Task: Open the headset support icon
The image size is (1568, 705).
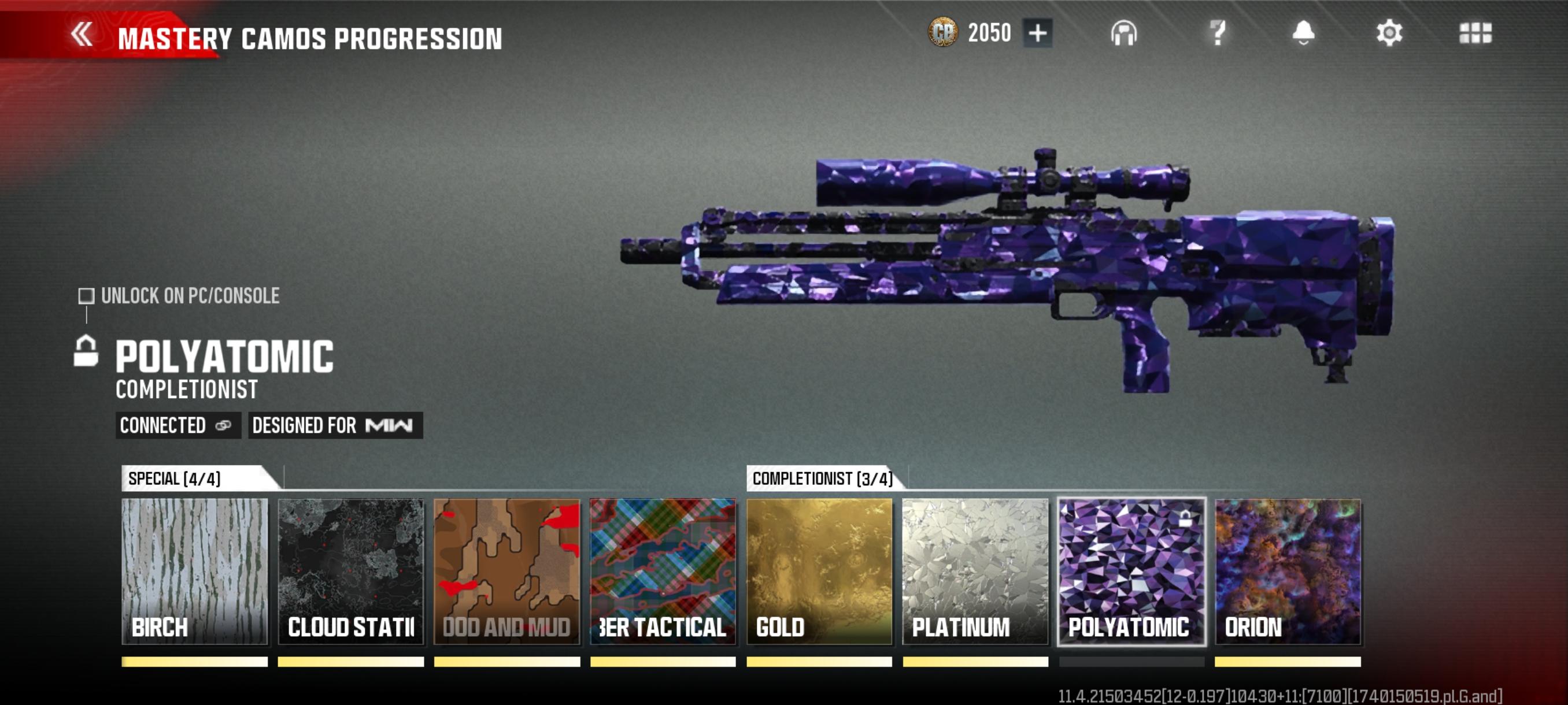Action: (x=1123, y=34)
